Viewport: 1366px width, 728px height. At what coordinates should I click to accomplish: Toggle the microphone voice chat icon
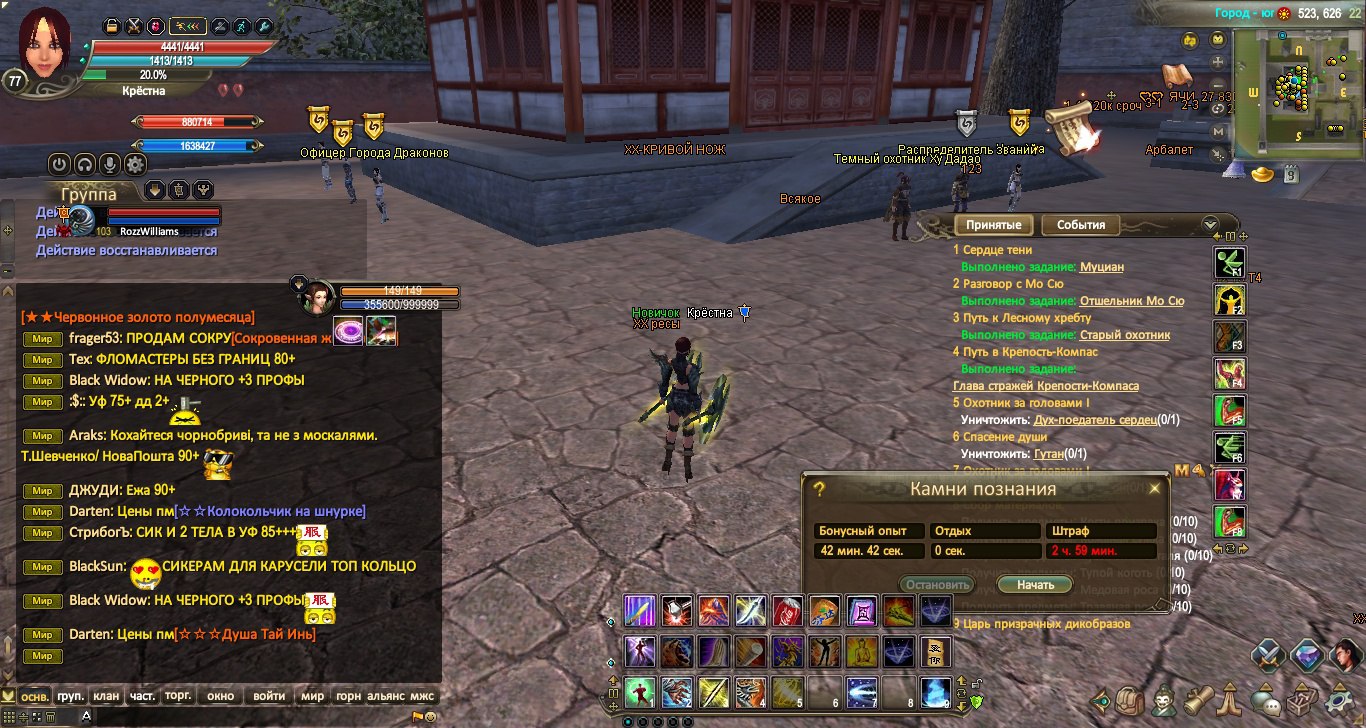[x=110, y=164]
